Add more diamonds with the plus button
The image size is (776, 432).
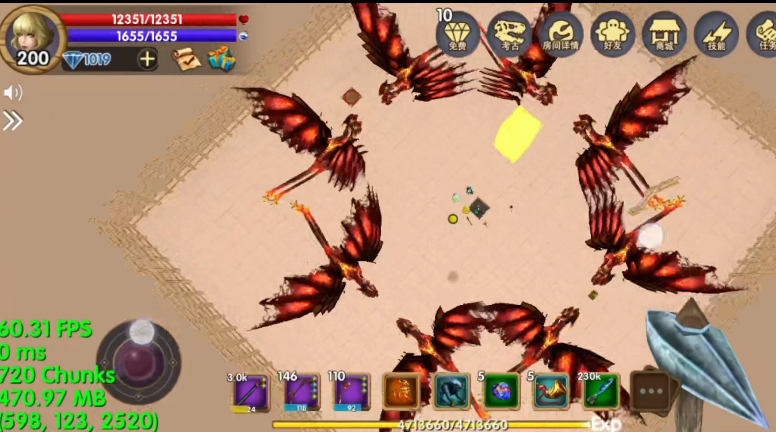coord(147,59)
